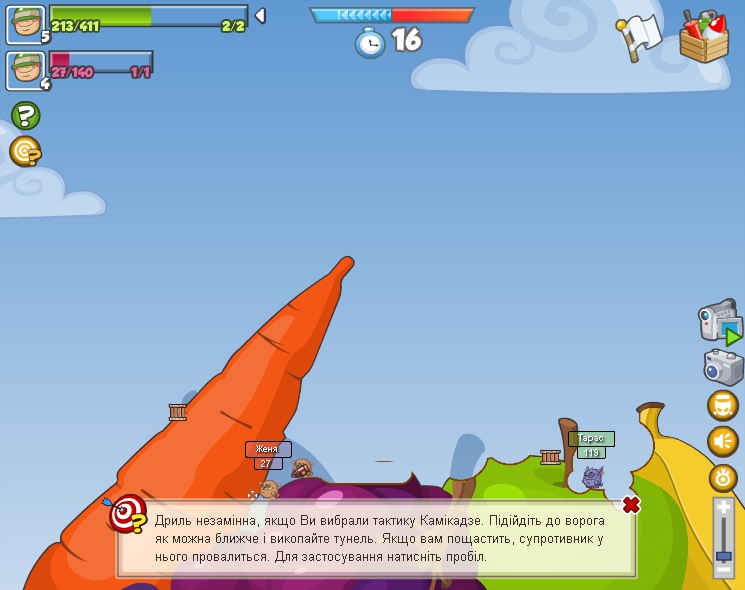This screenshot has width=745, height=590.
Task: Start video recording with camcorder icon
Action: tap(720, 324)
